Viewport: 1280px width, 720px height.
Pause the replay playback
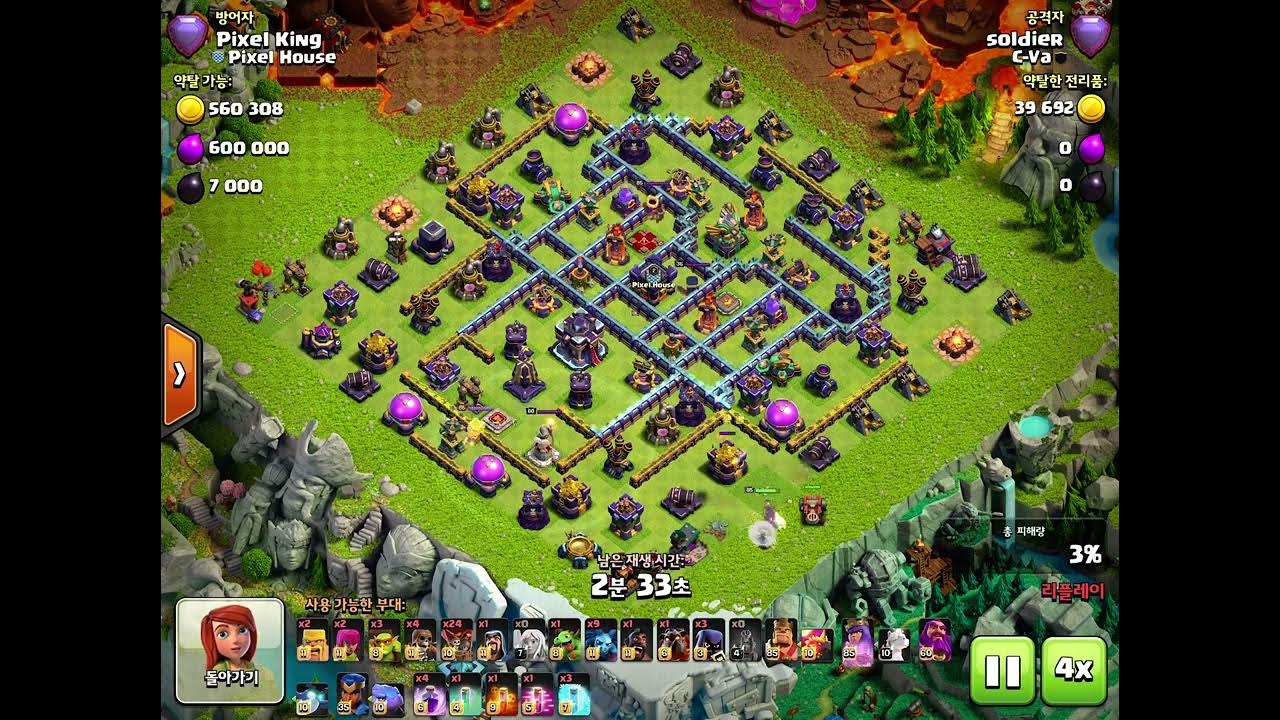[1002, 671]
